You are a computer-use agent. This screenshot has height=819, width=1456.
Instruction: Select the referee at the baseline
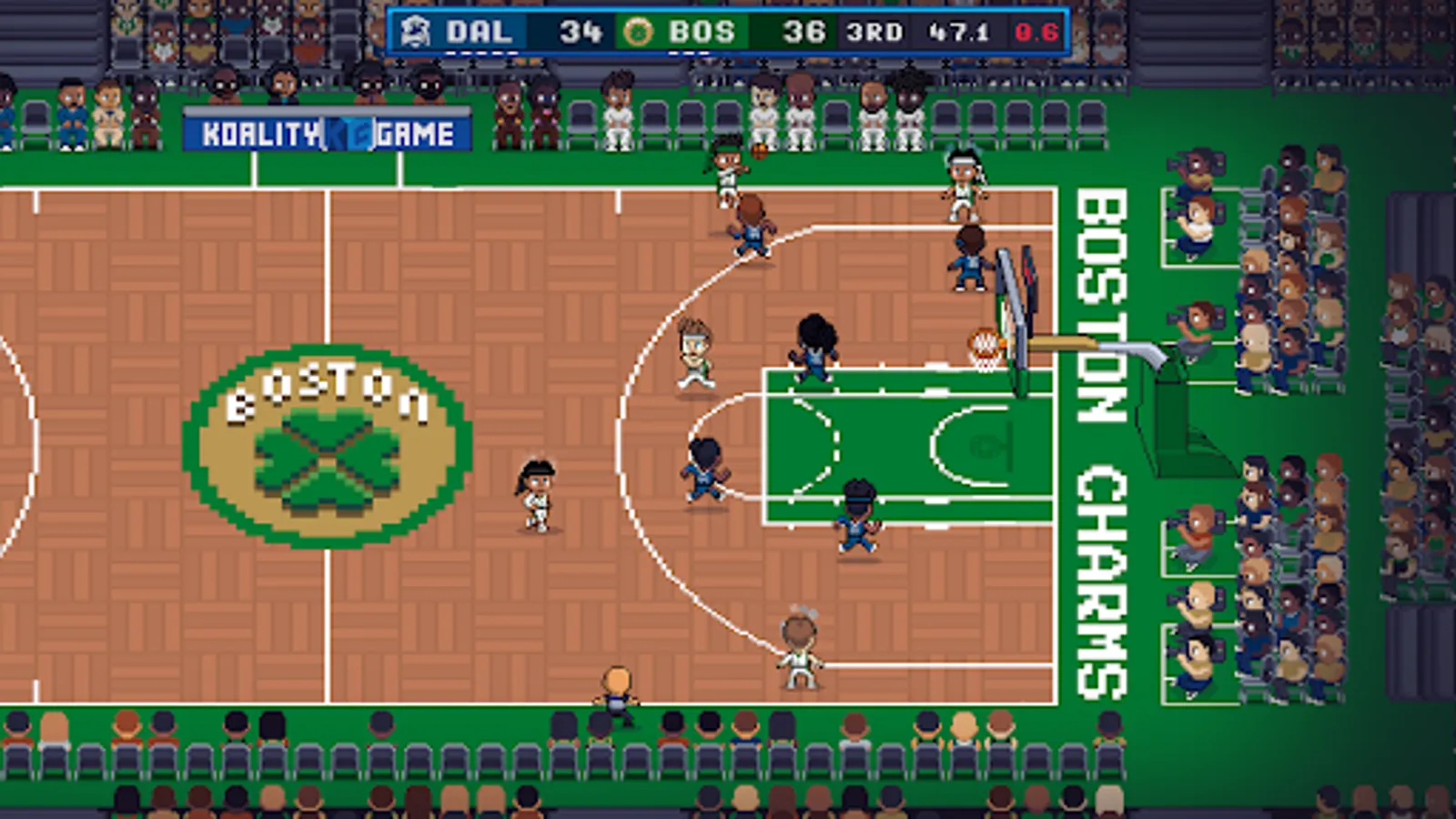click(614, 692)
